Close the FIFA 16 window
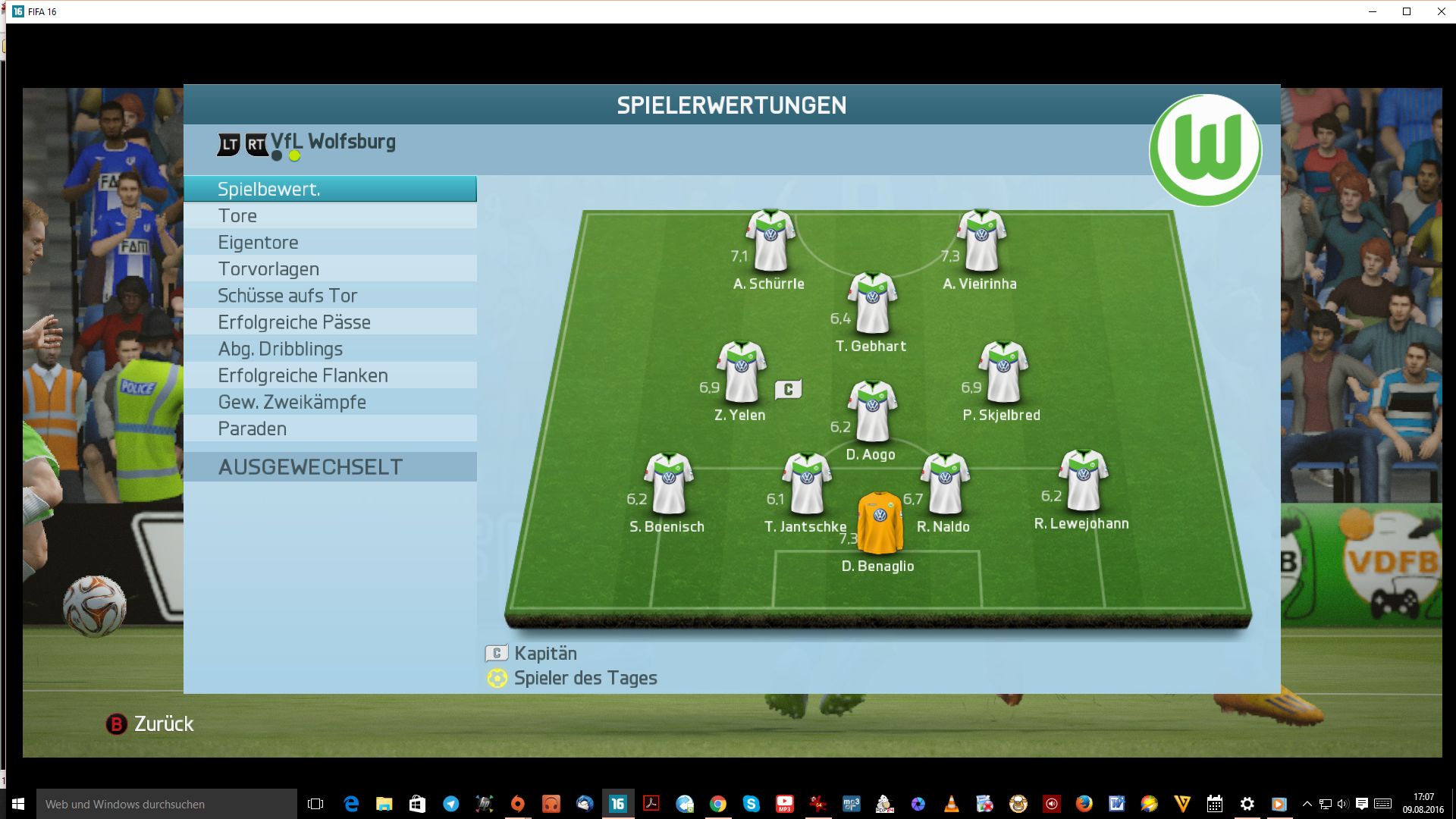Viewport: 1456px width, 819px height. [1441, 11]
